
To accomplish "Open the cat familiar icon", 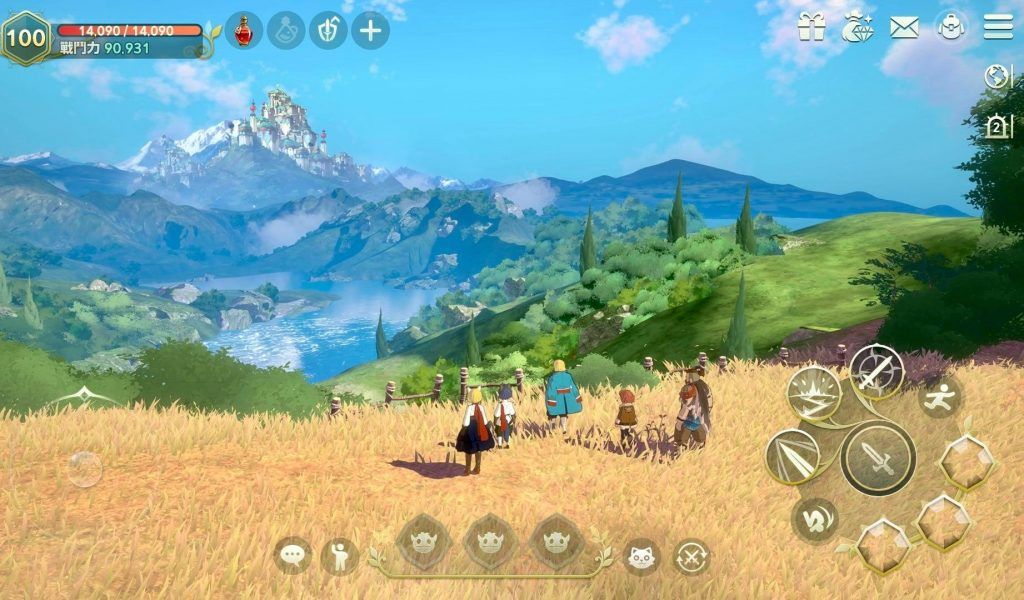I will [642, 556].
